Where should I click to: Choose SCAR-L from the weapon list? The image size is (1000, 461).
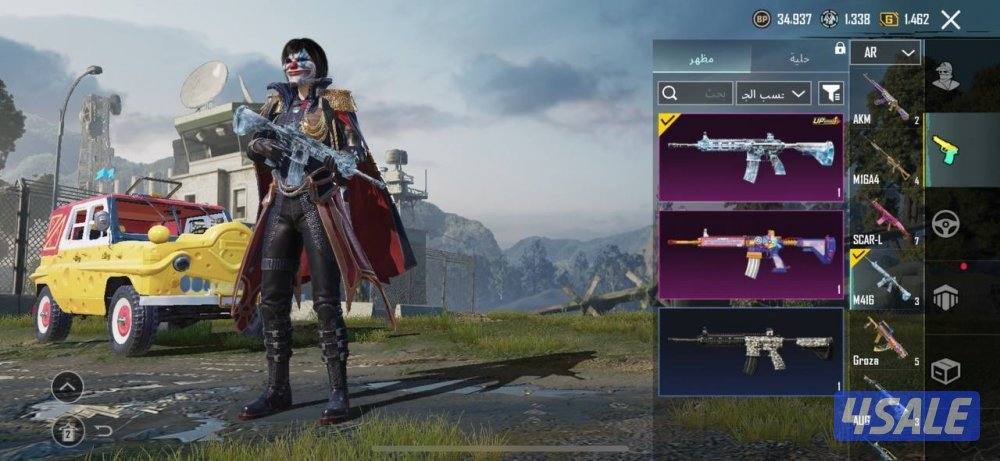click(886, 219)
